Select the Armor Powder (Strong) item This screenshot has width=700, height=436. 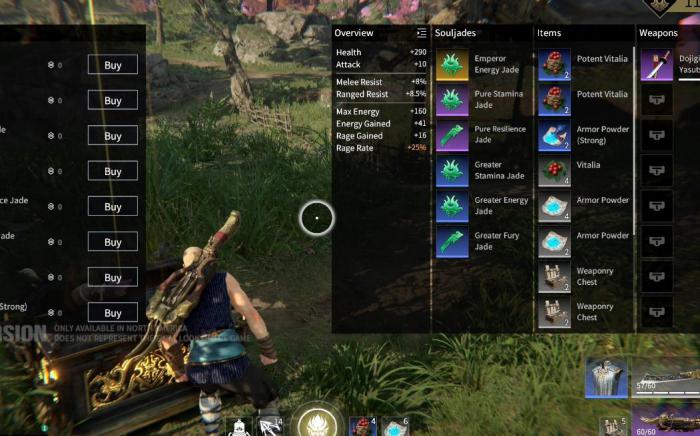point(554,135)
